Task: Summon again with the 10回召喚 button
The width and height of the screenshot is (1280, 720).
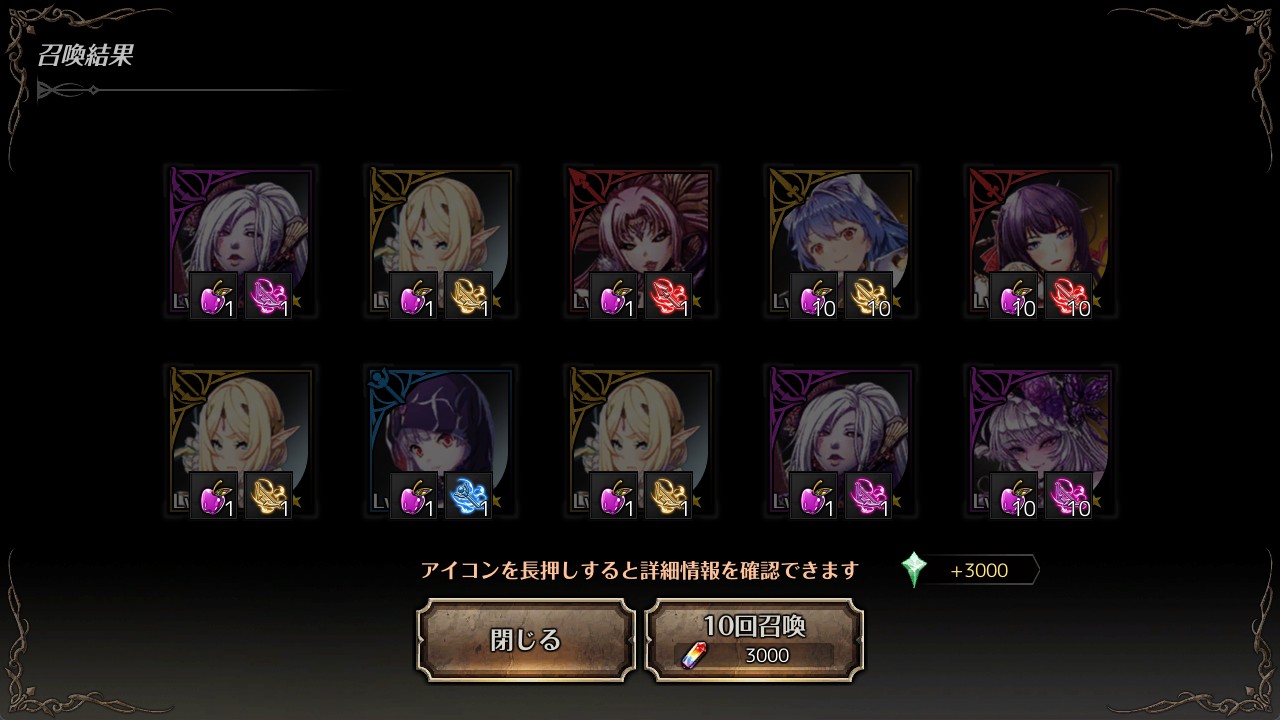Action: [x=754, y=640]
